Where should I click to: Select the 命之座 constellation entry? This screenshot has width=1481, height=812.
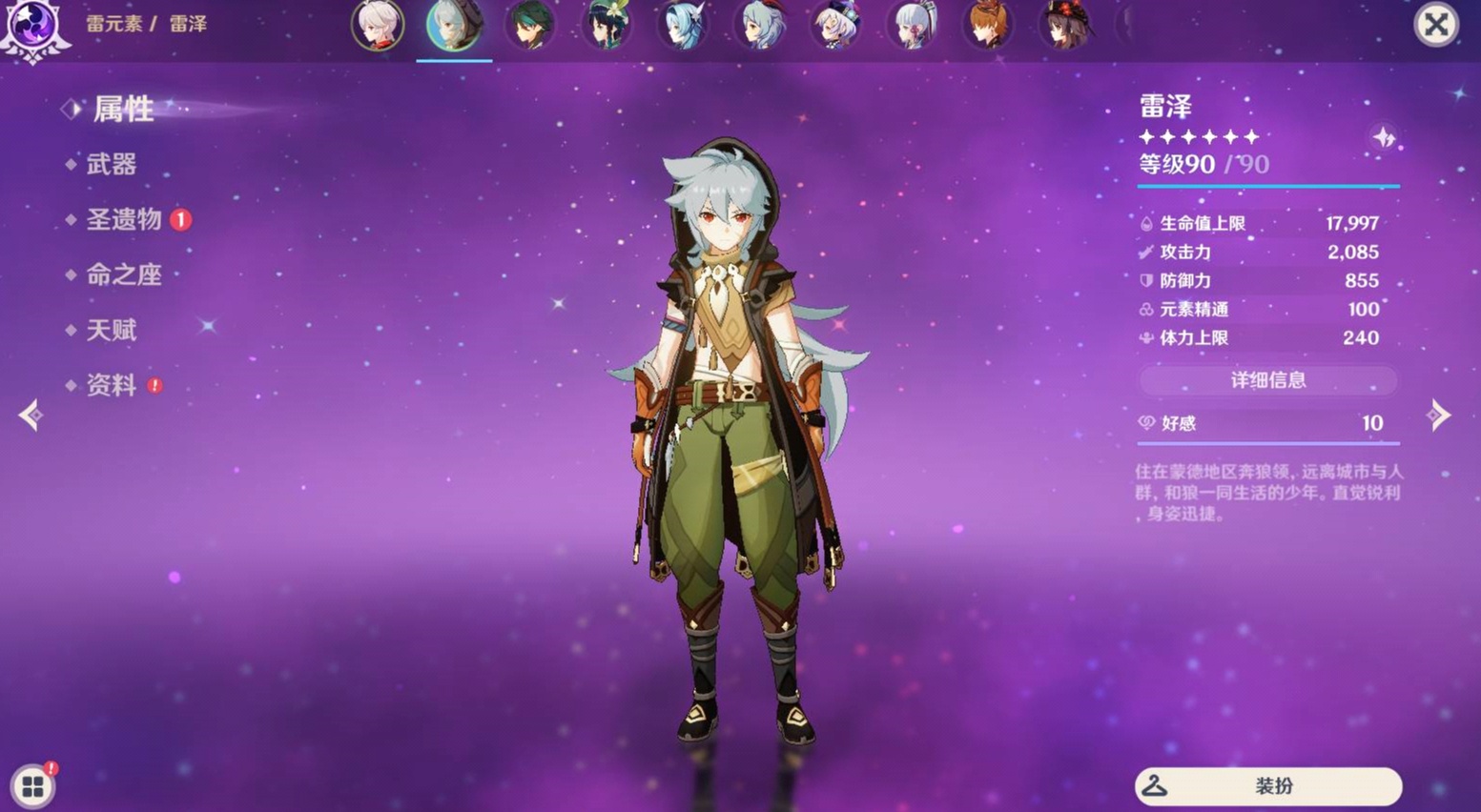tap(124, 275)
